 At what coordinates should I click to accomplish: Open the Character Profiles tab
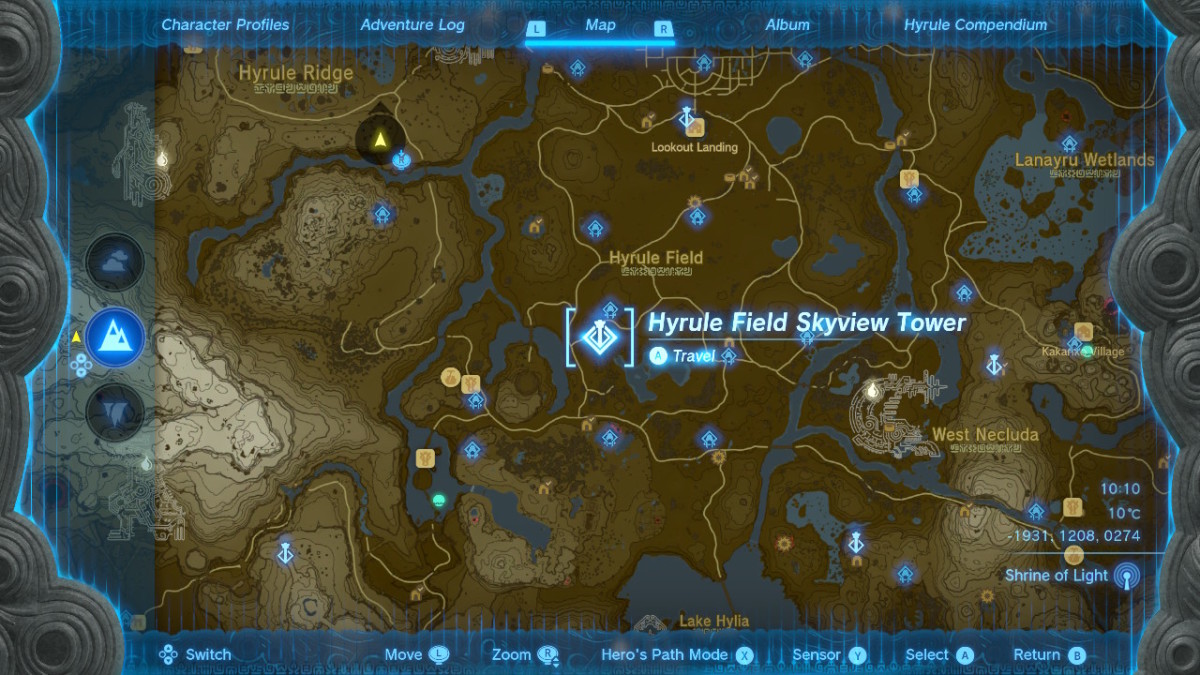click(225, 25)
